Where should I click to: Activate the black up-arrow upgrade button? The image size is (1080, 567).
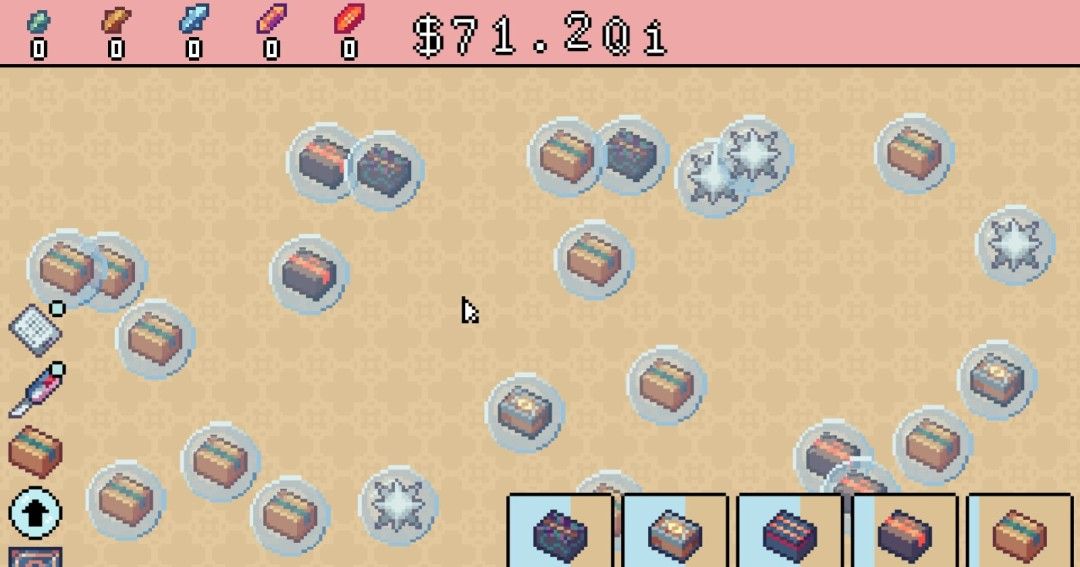tap(35, 513)
